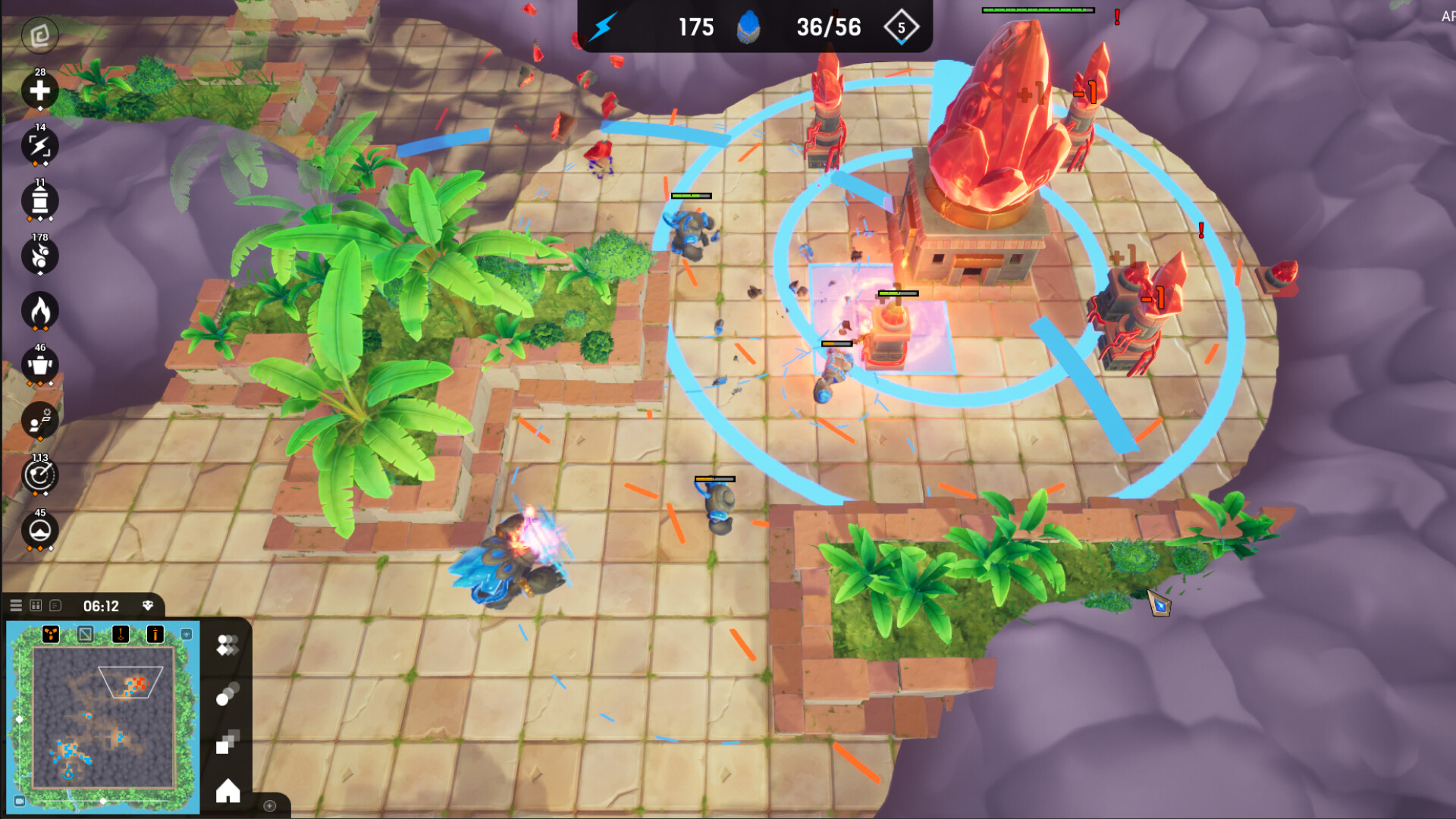This screenshot has width=1456, height=819.
Task: Switch to the grid panel tab above the minimap
Action: coord(36,605)
